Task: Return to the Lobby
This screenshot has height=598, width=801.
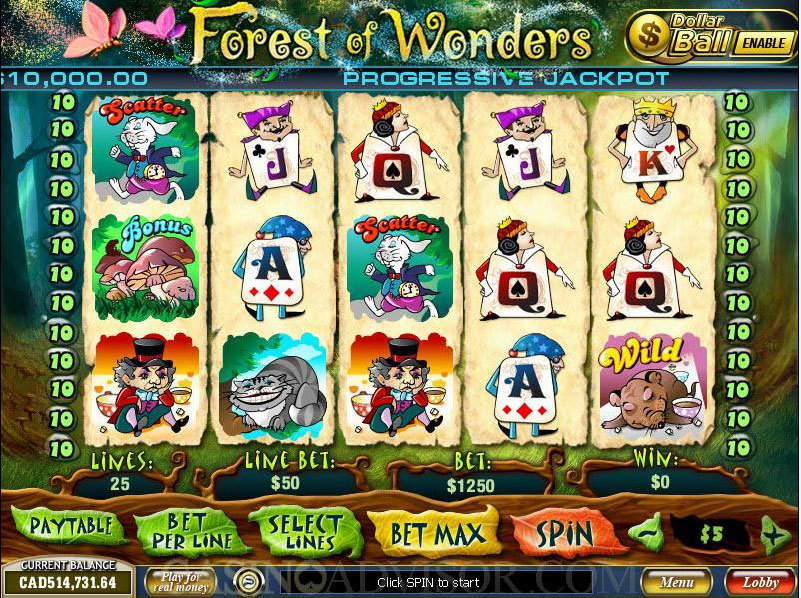Action: [x=760, y=580]
